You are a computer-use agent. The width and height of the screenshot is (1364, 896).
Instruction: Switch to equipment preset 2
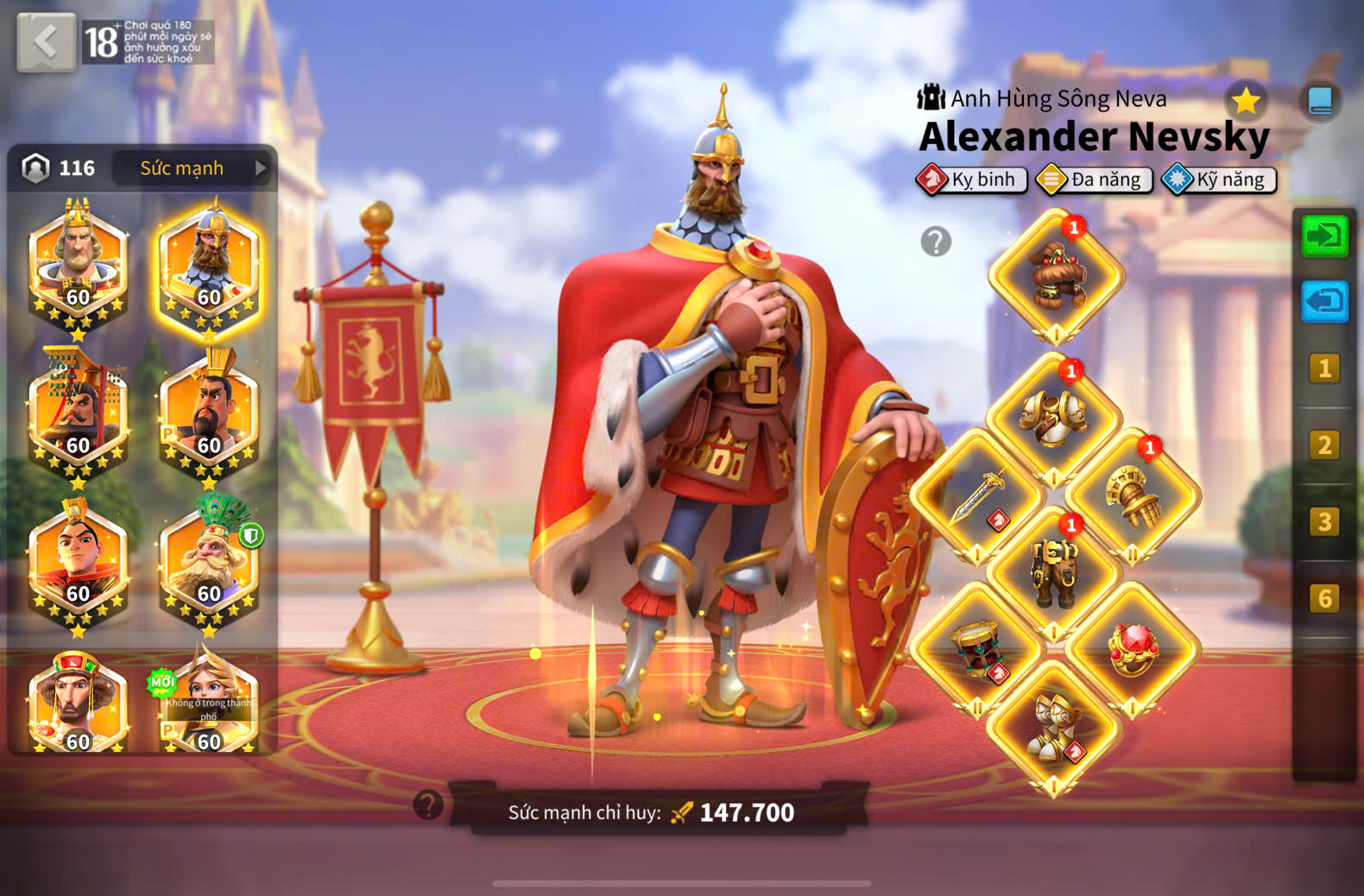click(x=1324, y=445)
